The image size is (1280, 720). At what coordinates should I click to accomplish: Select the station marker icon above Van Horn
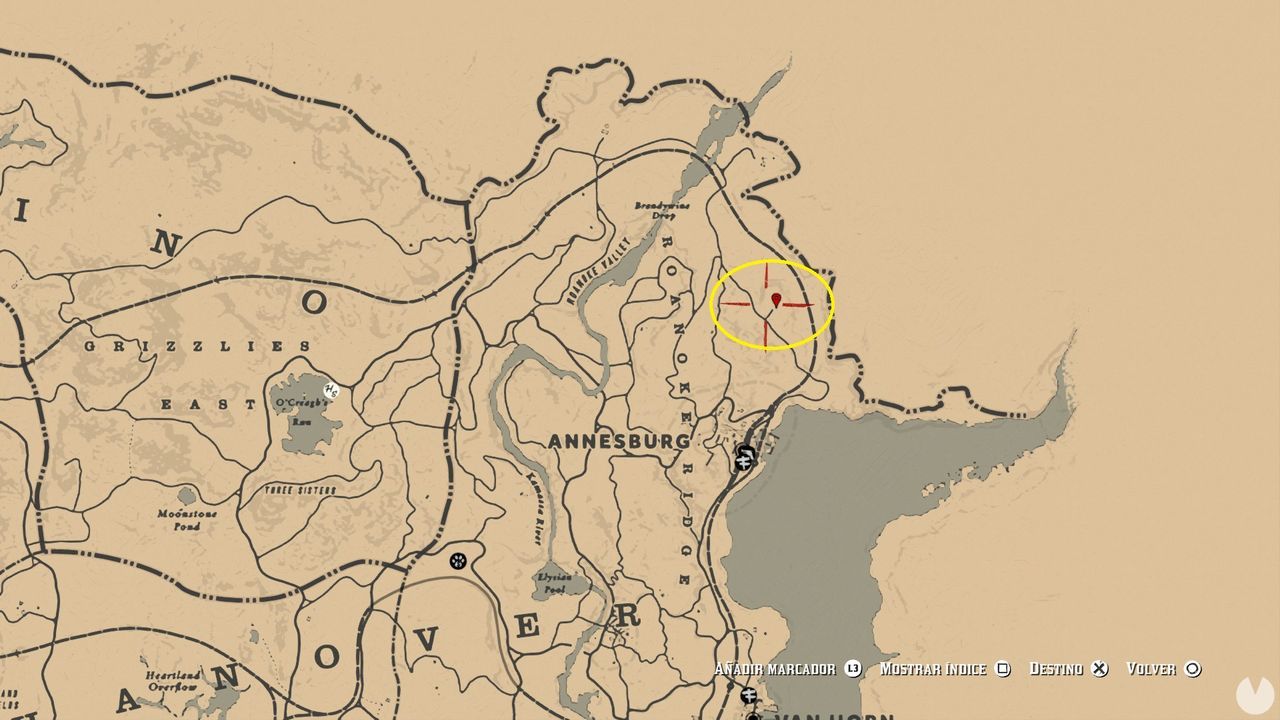pos(748,694)
